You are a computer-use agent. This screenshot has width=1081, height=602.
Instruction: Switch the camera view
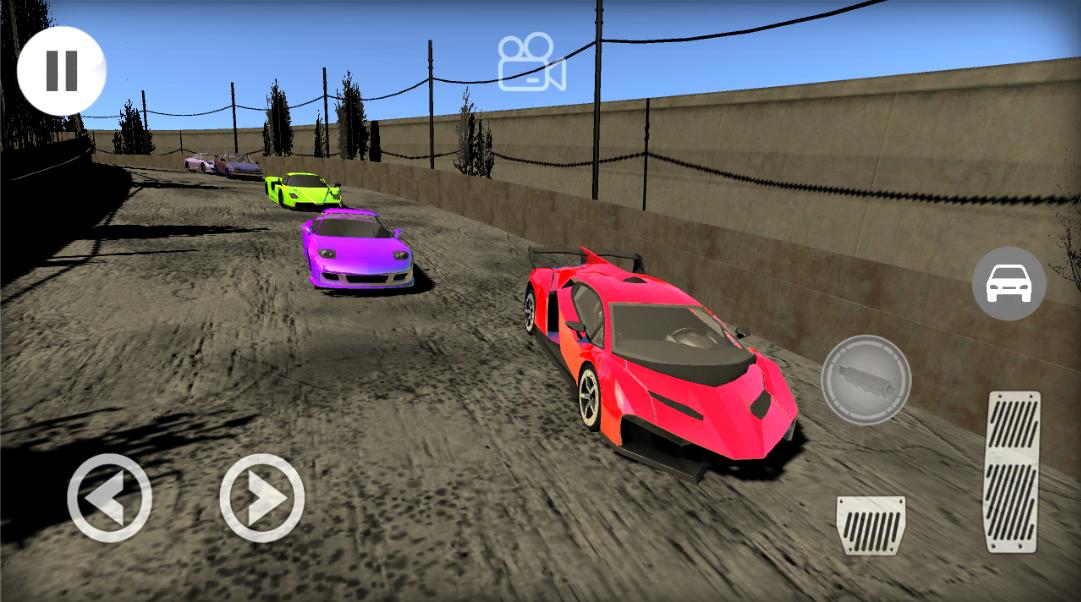532,62
